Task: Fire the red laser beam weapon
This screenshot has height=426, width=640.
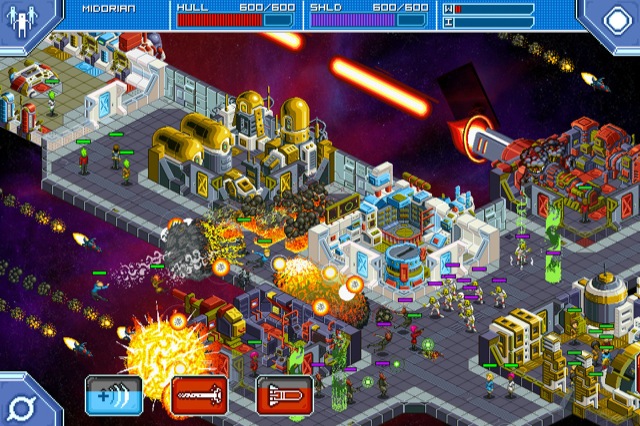Action: pos(199,395)
